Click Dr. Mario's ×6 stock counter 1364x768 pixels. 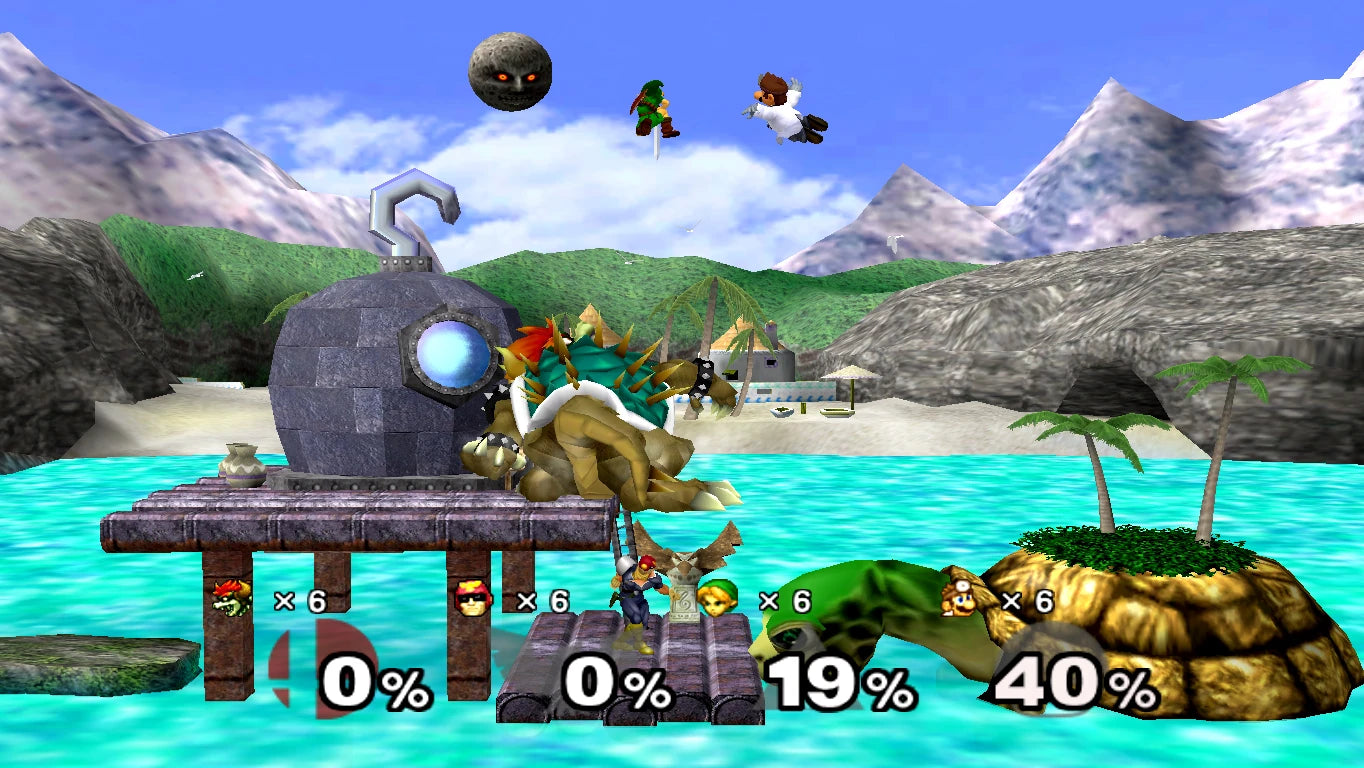[1015, 601]
